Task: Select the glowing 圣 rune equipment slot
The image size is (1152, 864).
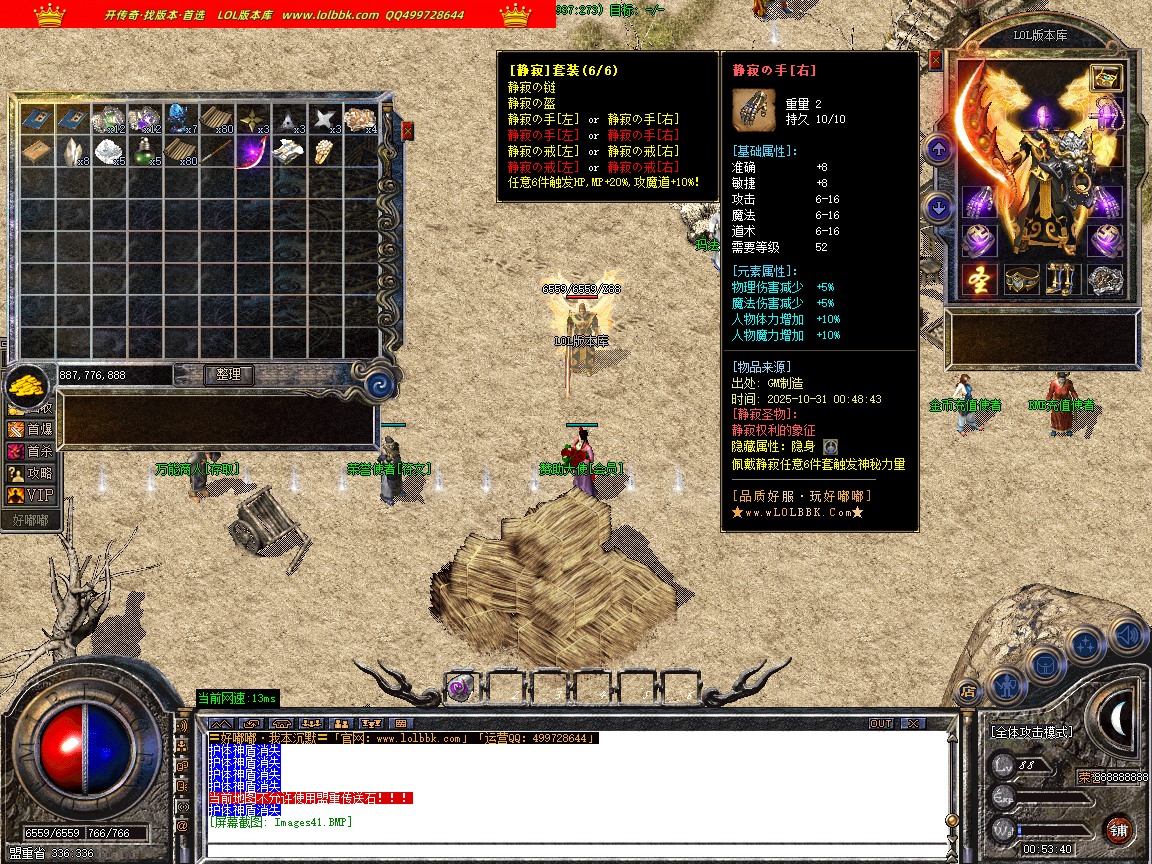Action: pos(980,281)
